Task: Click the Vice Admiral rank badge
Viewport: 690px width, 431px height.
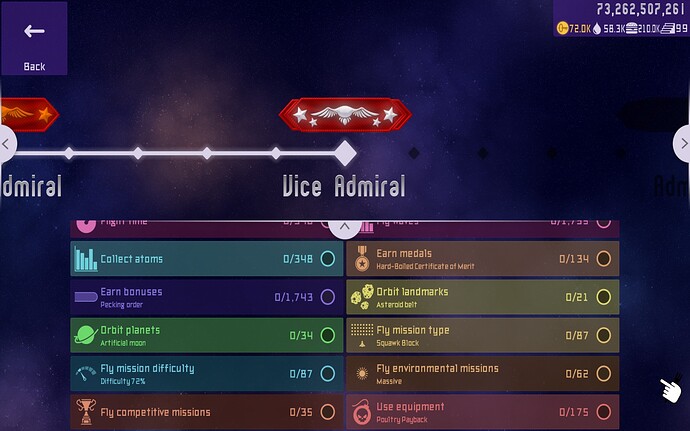Action: coord(344,115)
